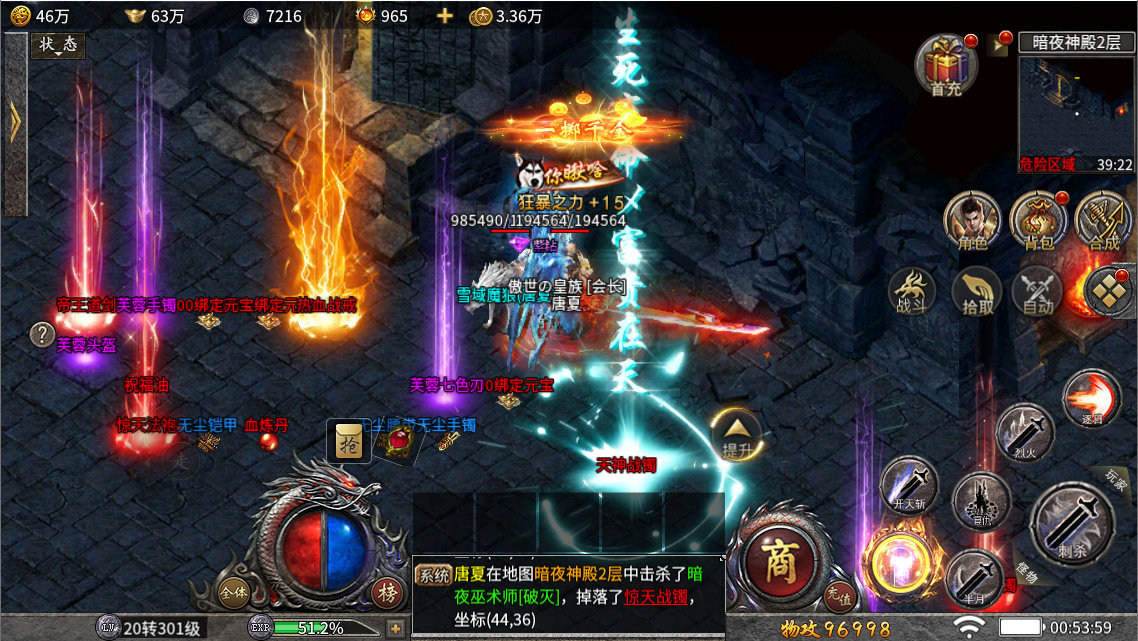Open the 首充 first-recharge gift box
This screenshot has height=641, width=1138.
click(945, 63)
